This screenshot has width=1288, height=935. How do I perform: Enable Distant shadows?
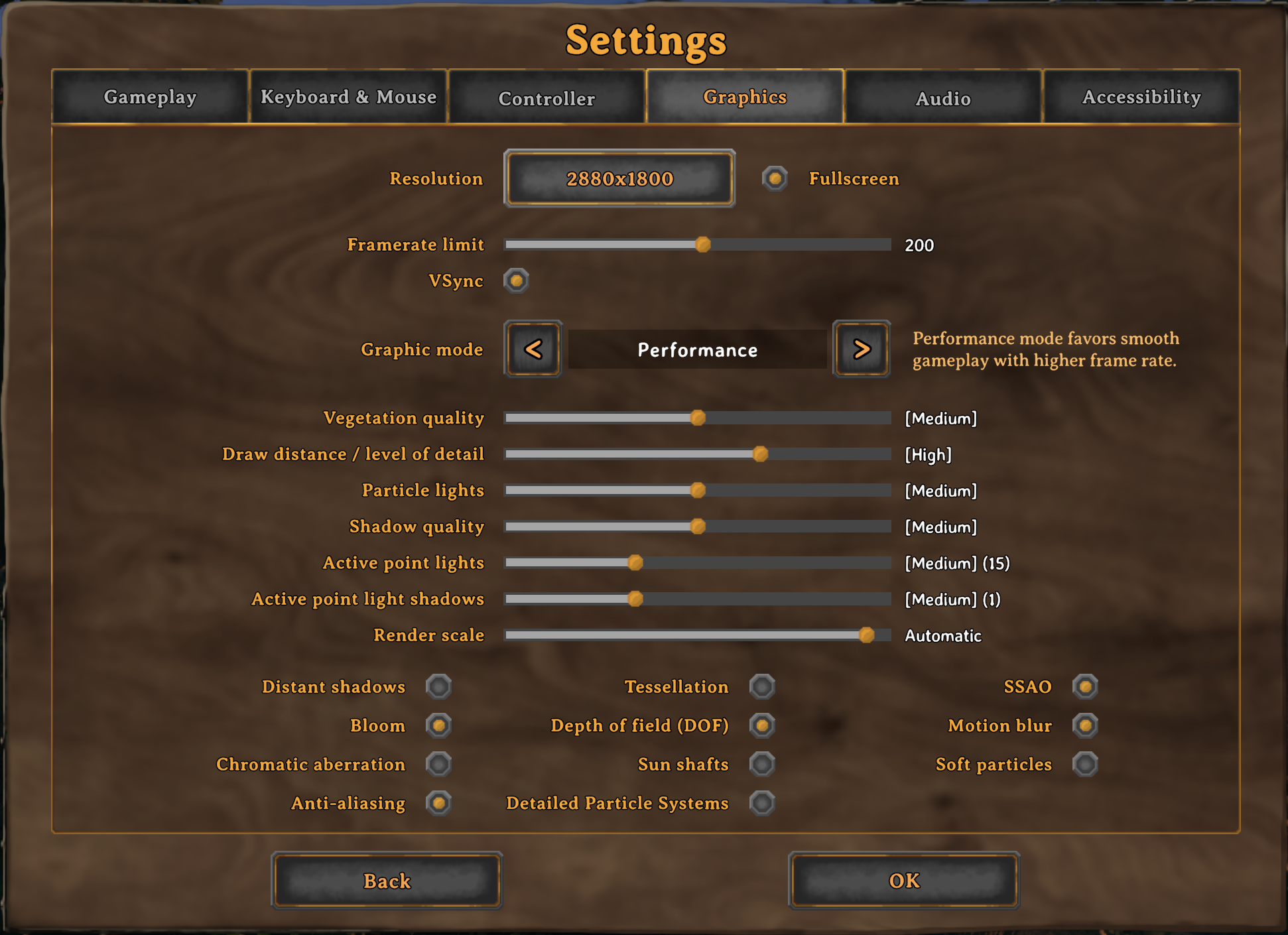point(439,686)
